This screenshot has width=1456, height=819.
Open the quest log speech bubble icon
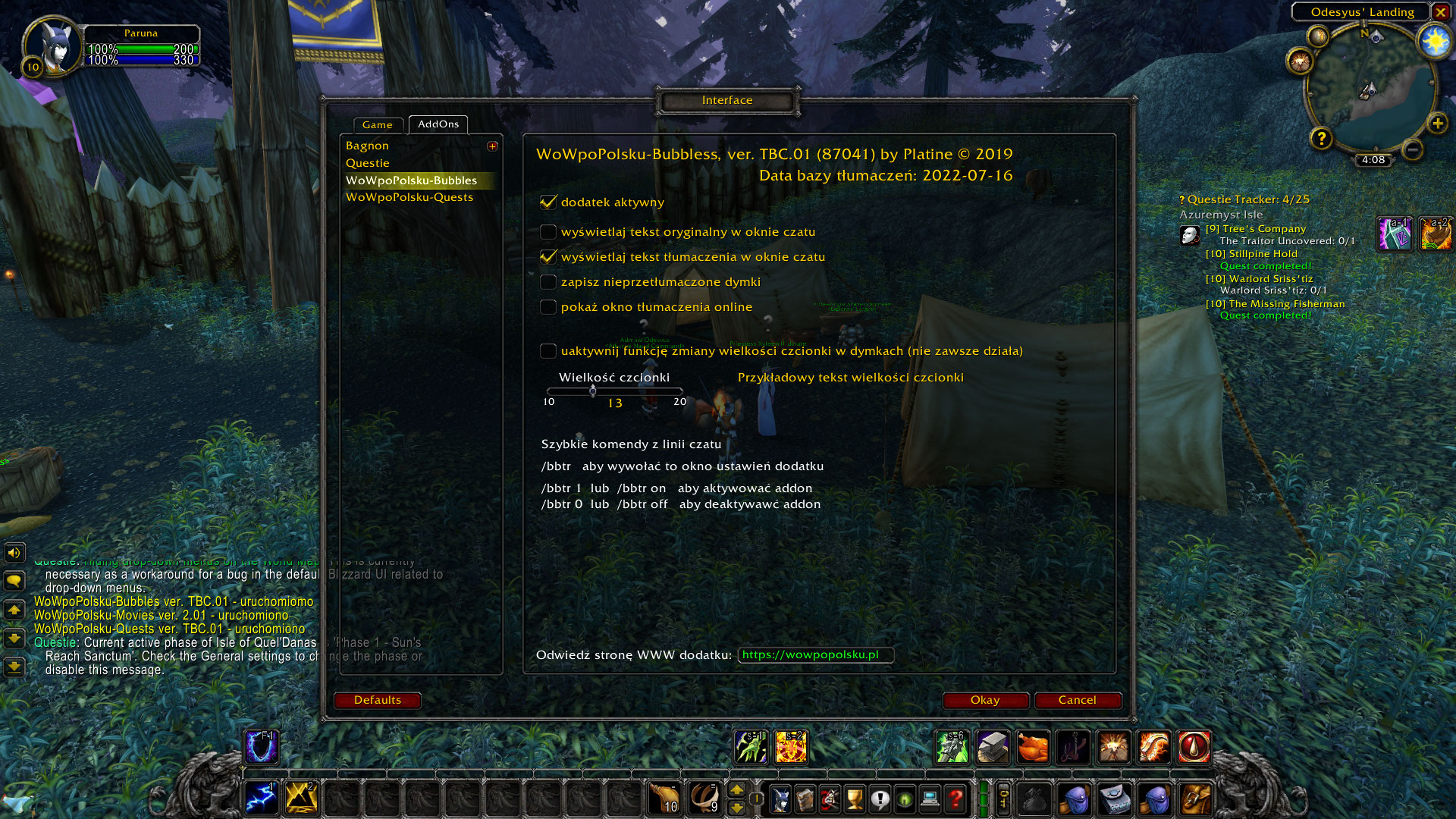(878, 798)
